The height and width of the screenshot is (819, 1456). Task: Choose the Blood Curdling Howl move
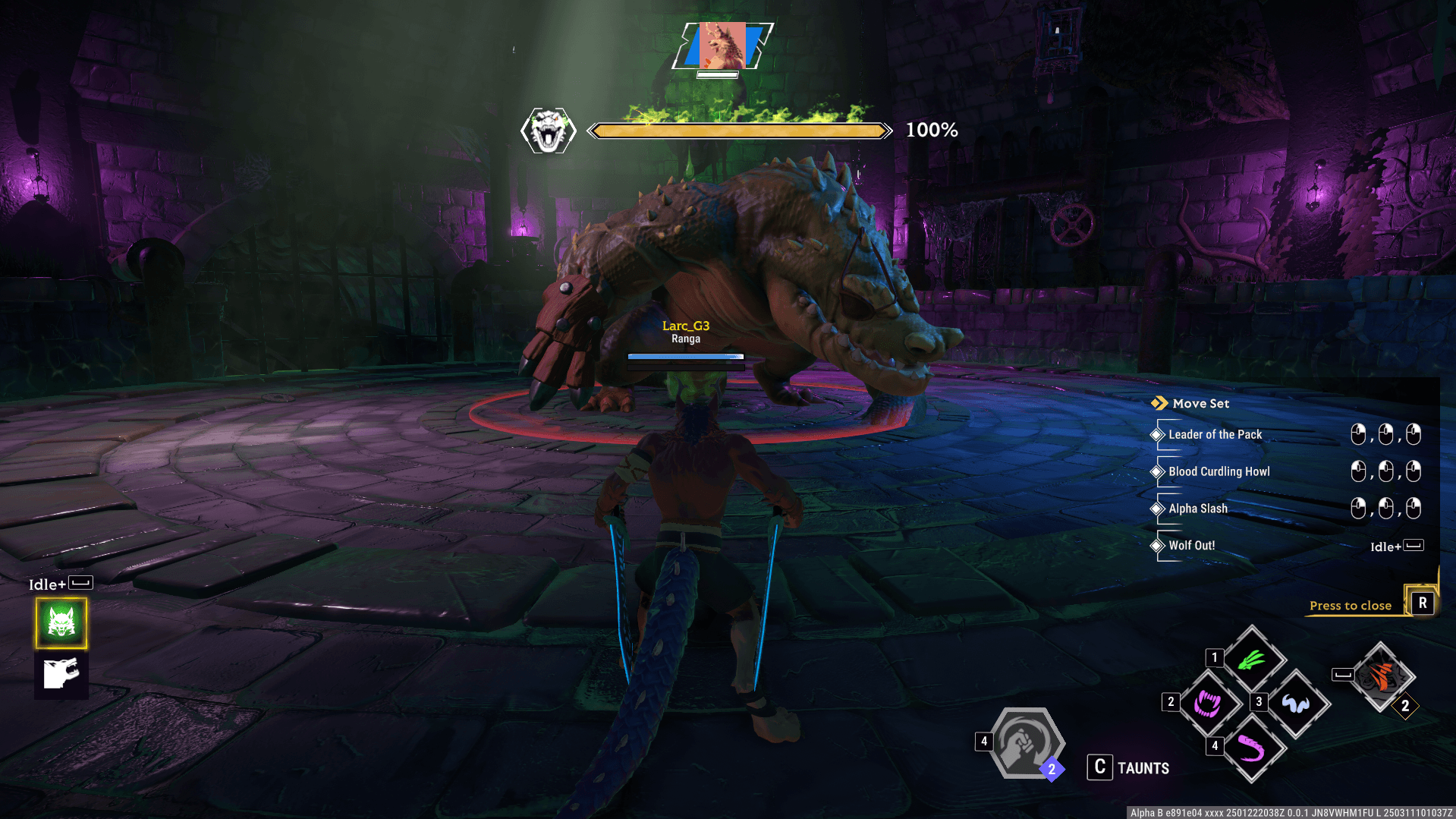pos(1219,471)
